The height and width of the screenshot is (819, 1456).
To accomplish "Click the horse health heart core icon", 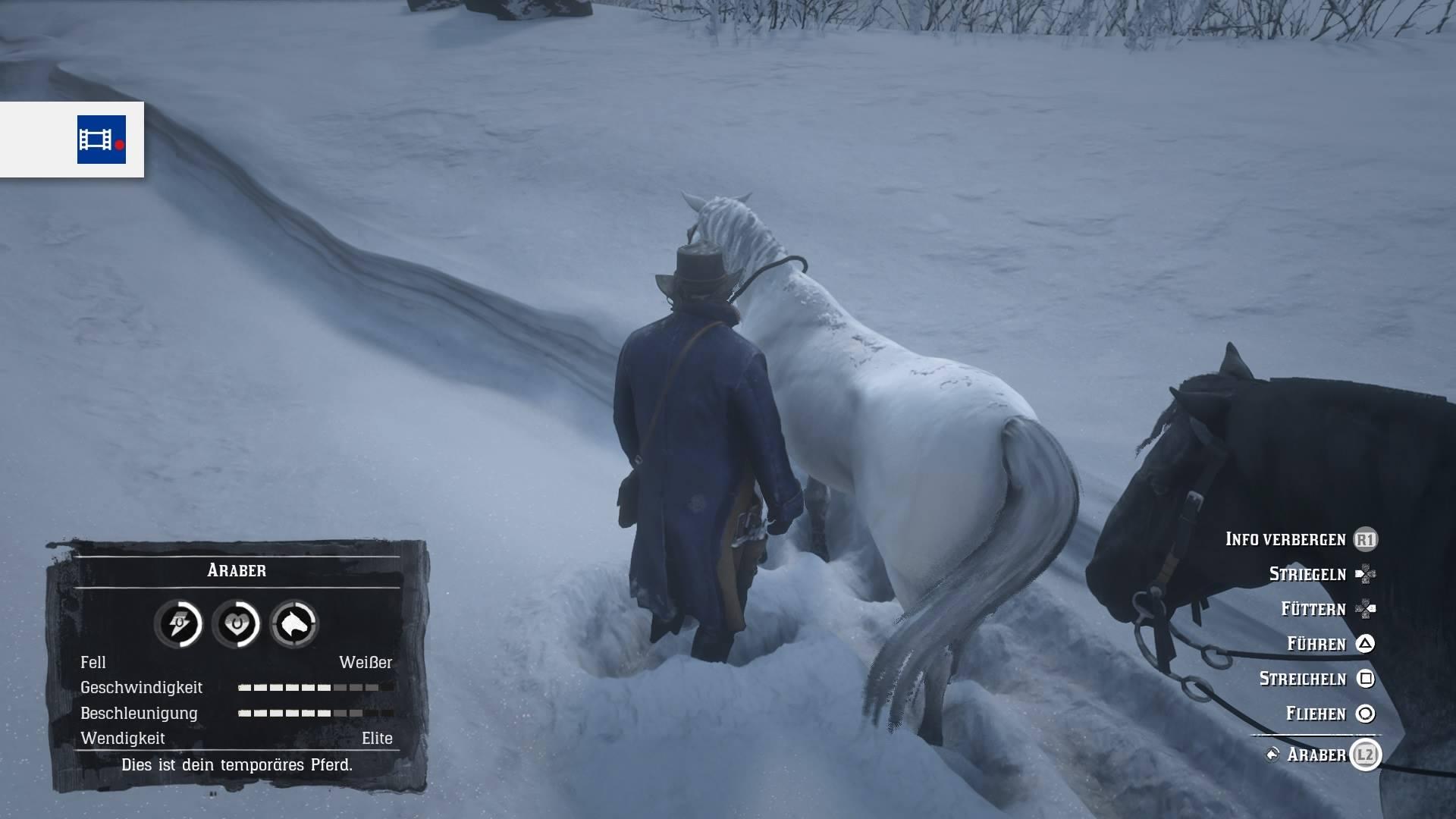I will (236, 624).
